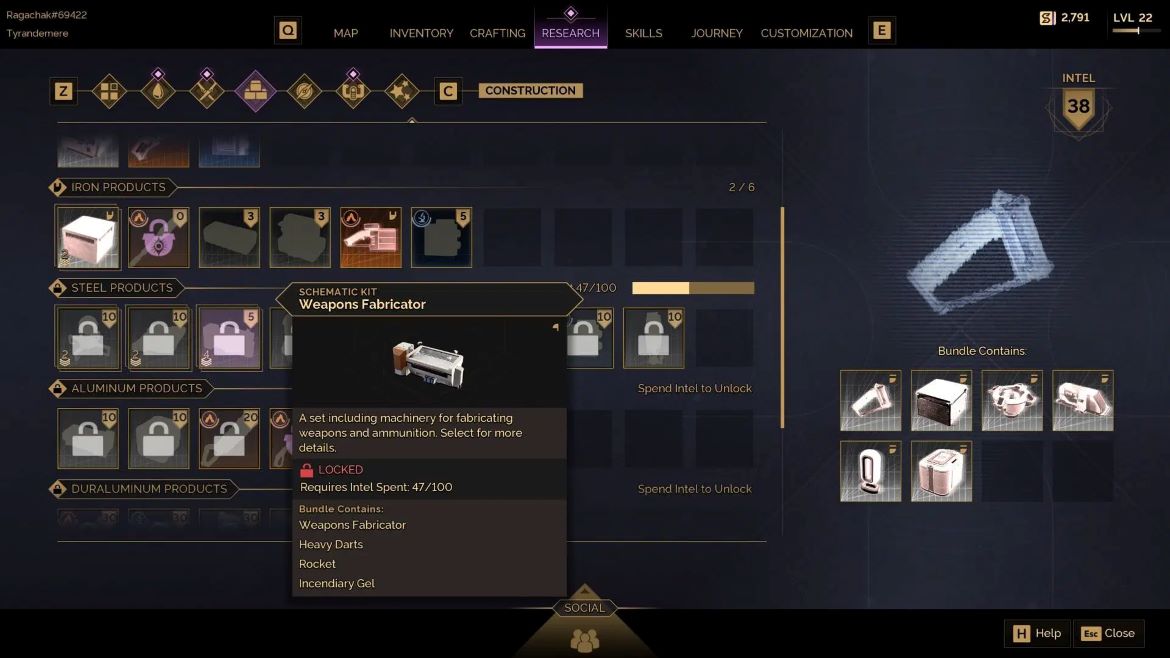The height and width of the screenshot is (658, 1170).
Task: Open the Customization tab
Action: (807, 33)
